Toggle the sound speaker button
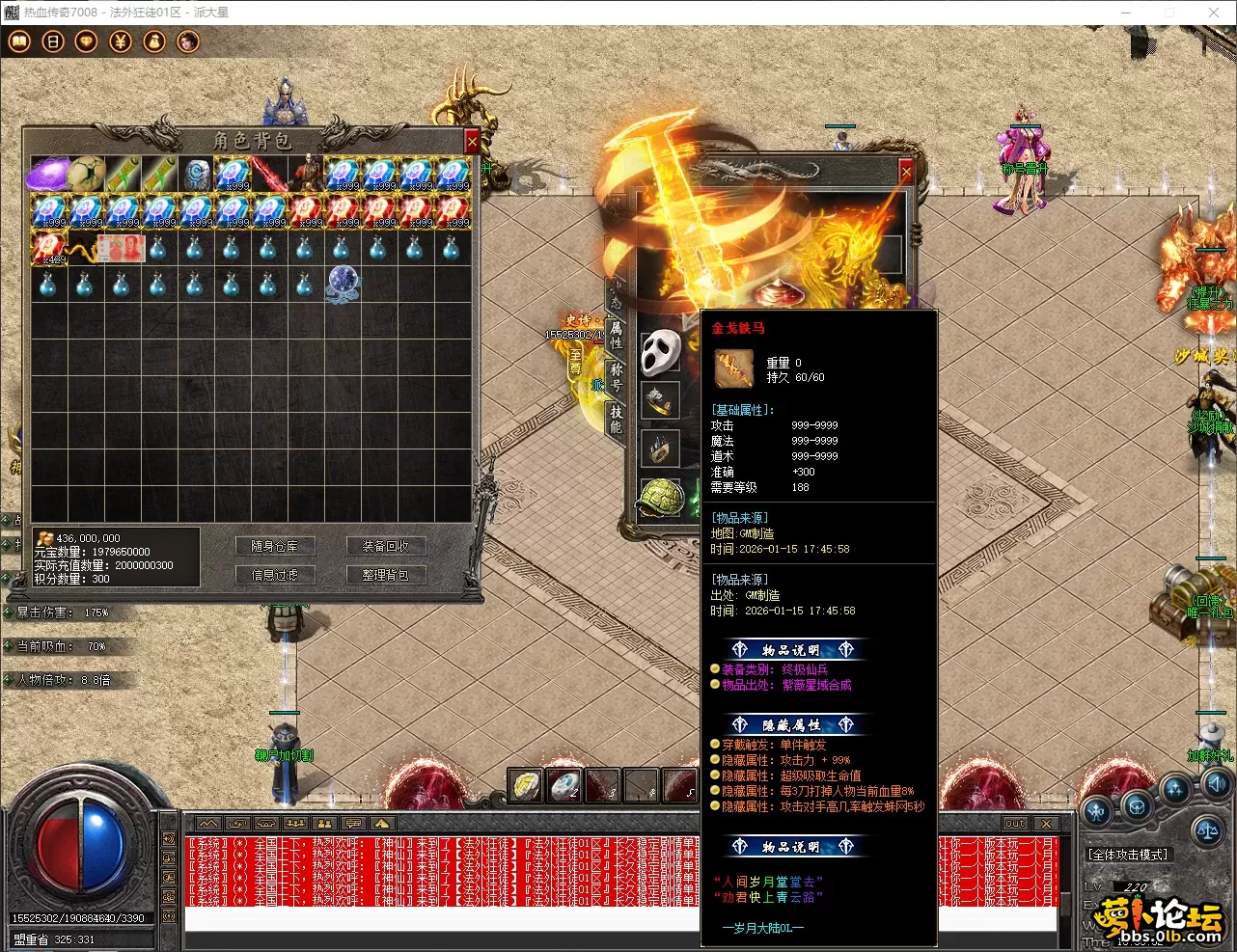The width and height of the screenshot is (1237, 952). (x=1217, y=782)
